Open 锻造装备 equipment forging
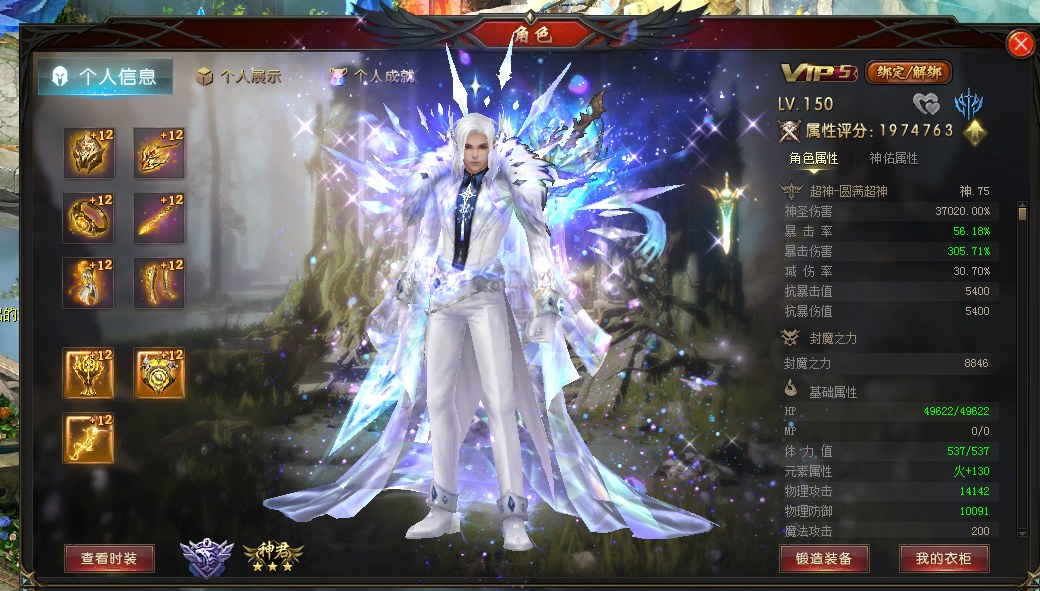This screenshot has width=1040, height=591. click(x=824, y=559)
